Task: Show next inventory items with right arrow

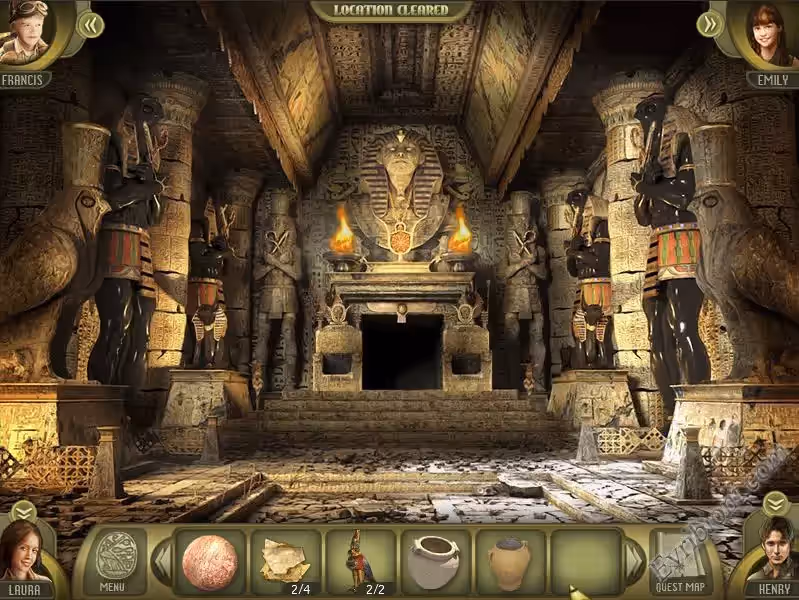Action: tap(634, 563)
